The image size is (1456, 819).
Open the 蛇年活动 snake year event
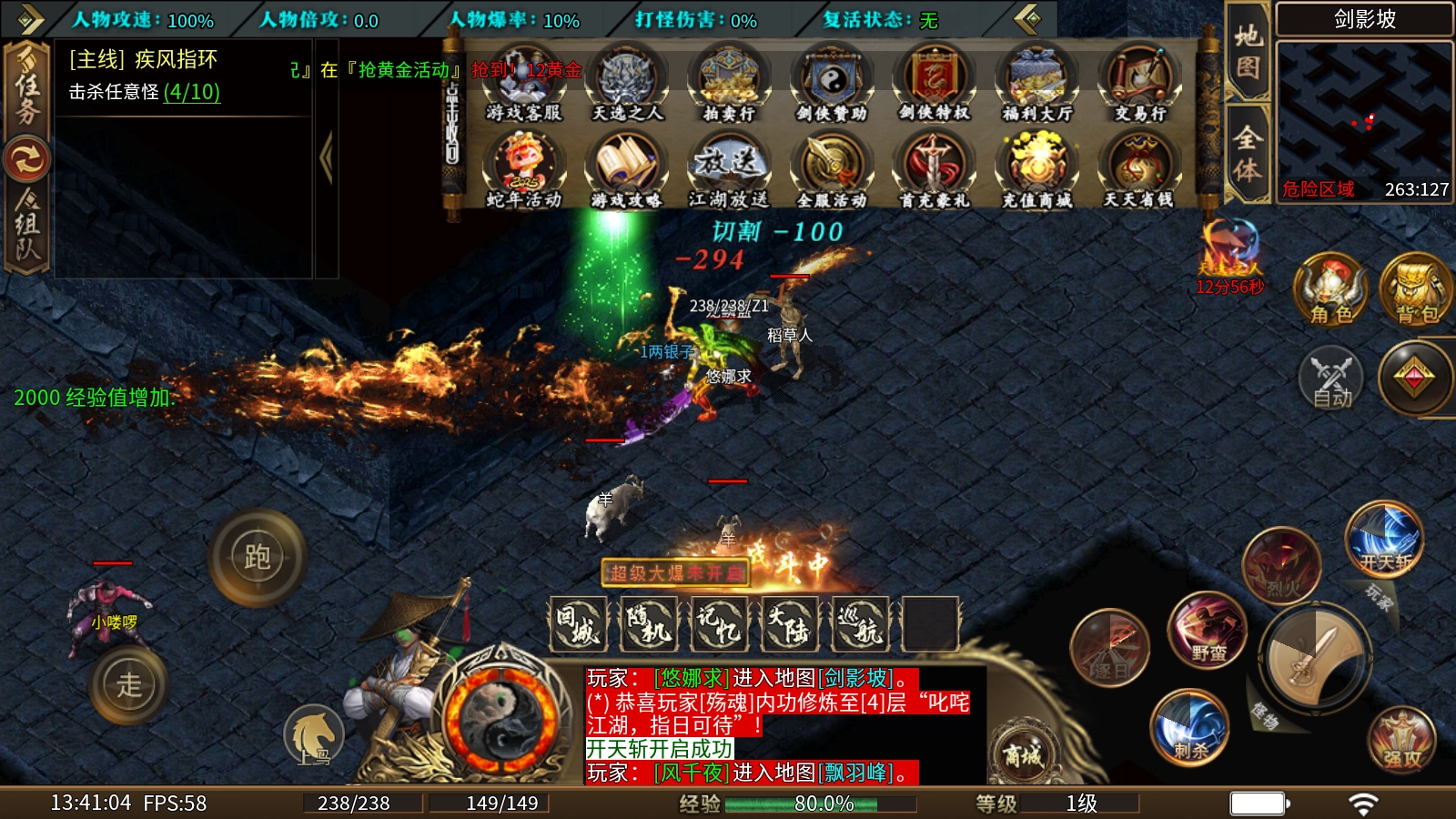[x=523, y=169]
